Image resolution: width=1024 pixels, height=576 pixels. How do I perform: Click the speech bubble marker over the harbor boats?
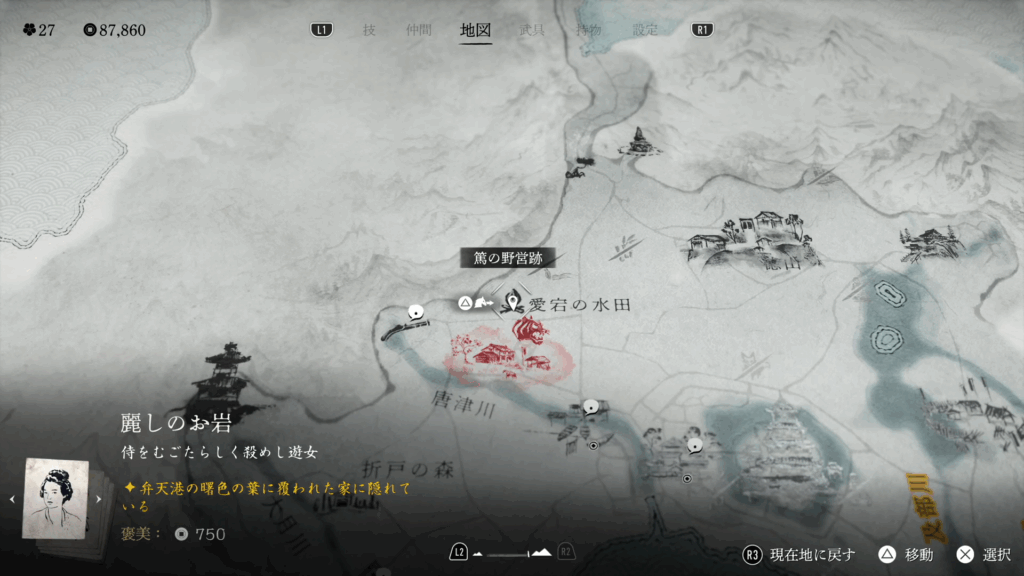pos(591,406)
